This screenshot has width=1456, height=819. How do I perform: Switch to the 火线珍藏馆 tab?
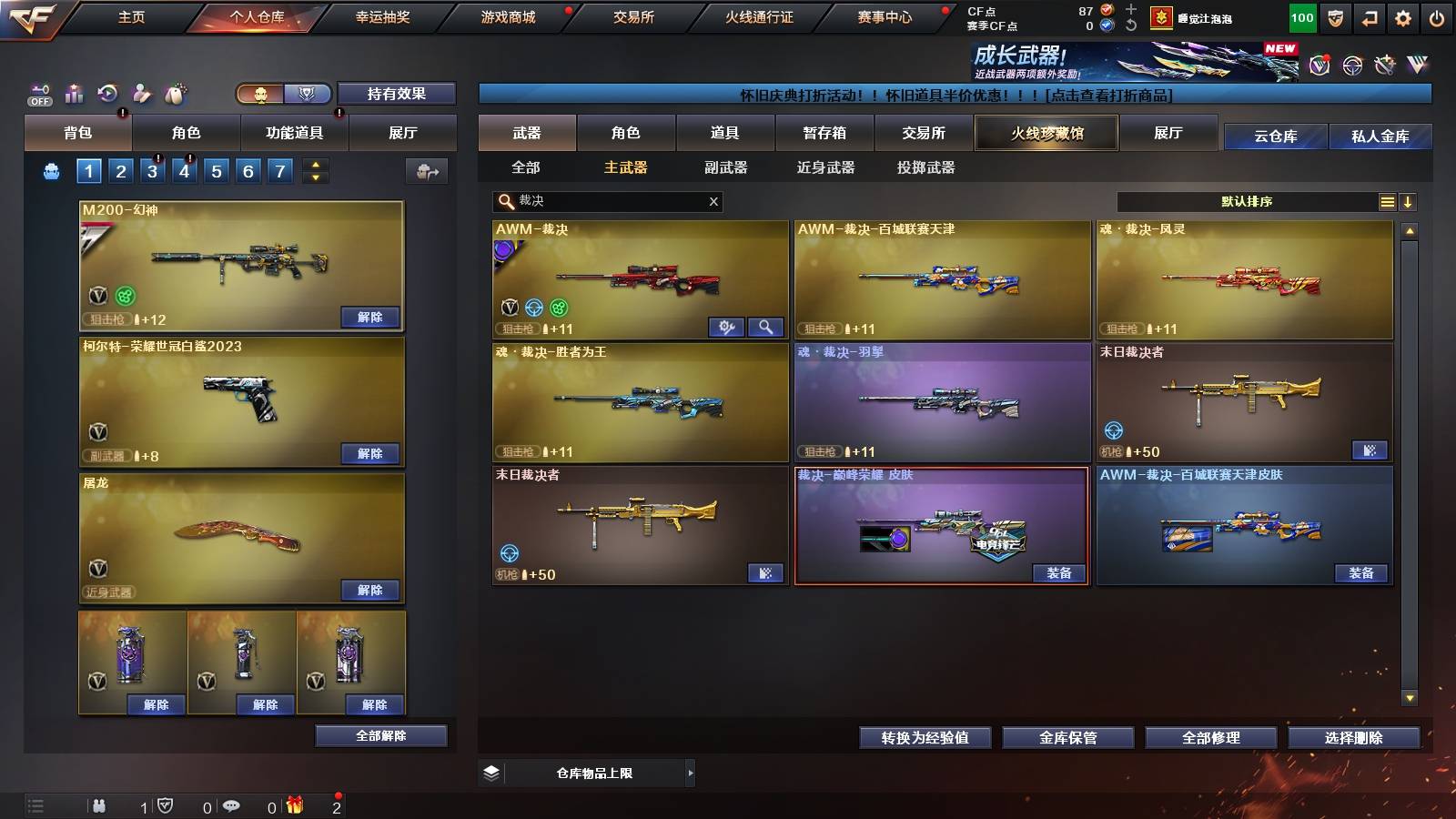(x=1045, y=133)
